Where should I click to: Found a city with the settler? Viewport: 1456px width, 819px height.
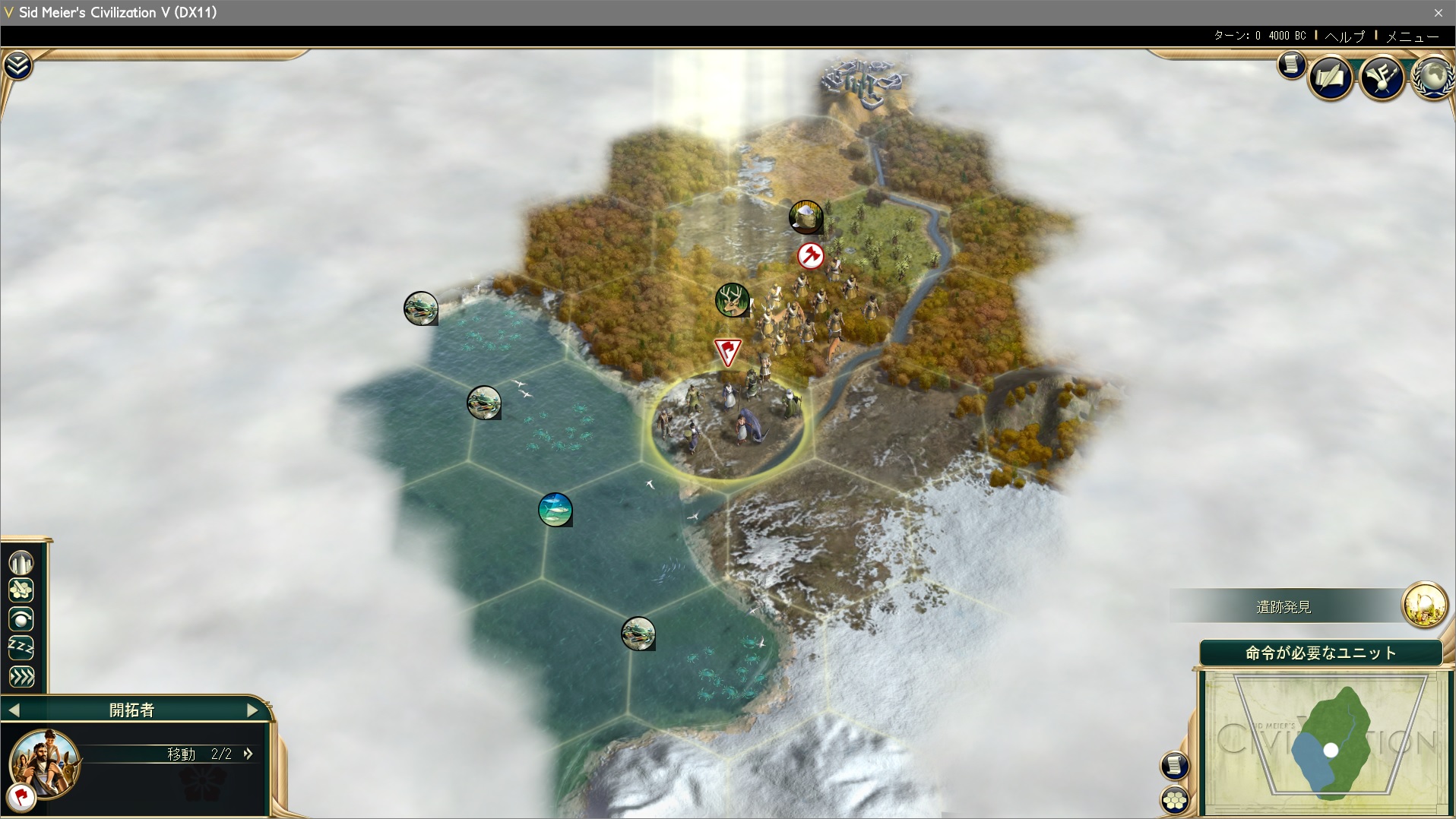click(21, 563)
